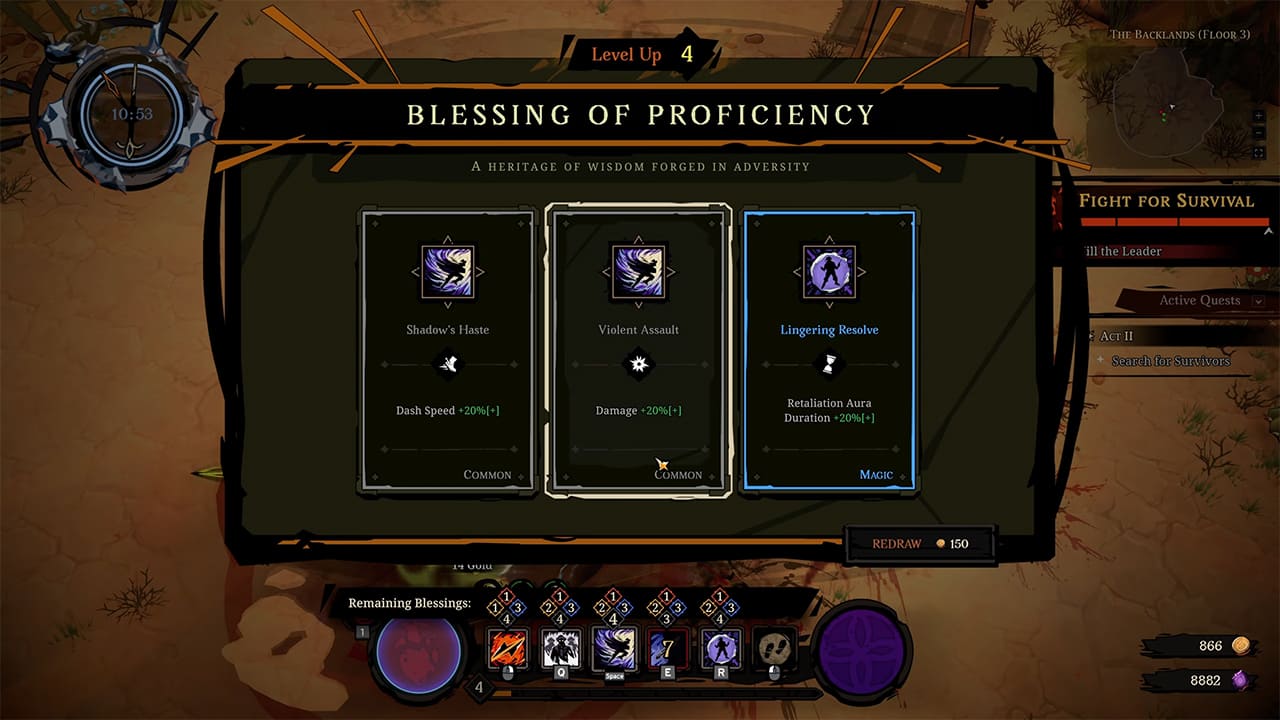
Task: Click the red health orb
Action: click(418, 651)
